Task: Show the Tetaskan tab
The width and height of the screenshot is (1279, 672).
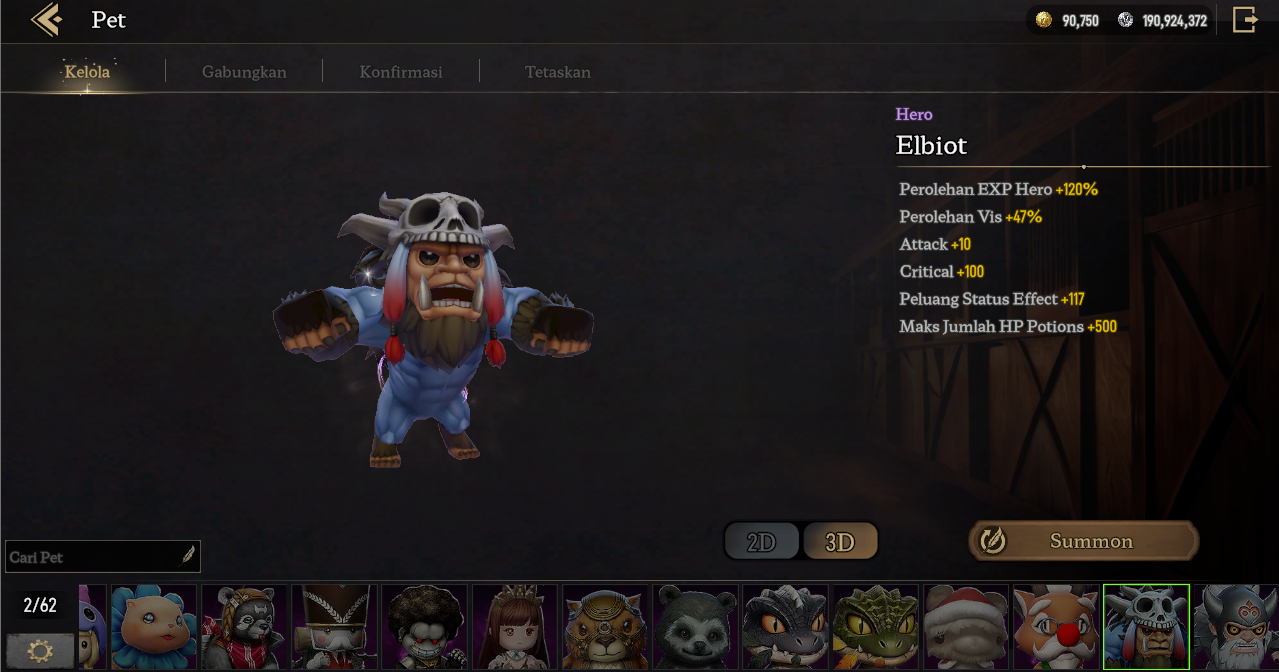Action: pos(558,72)
